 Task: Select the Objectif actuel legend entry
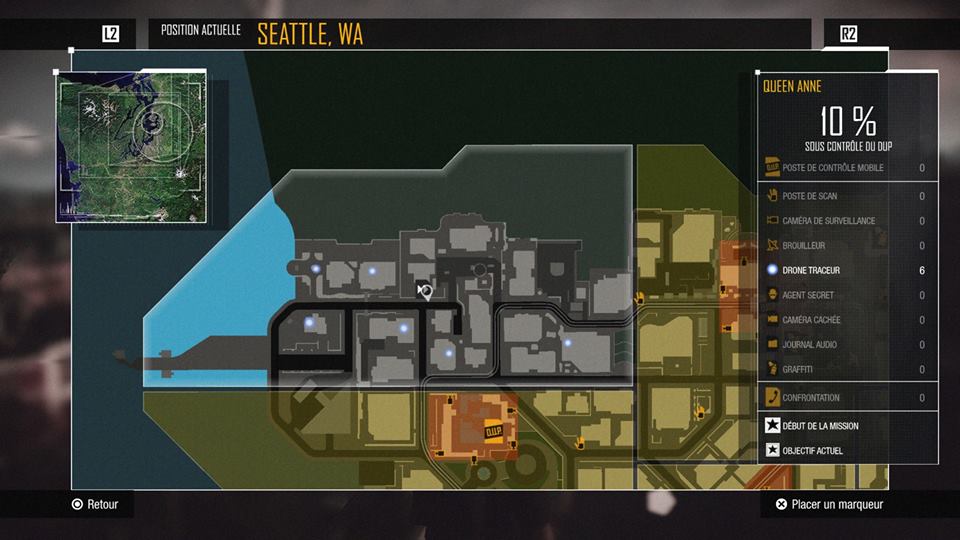click(x=812, y=451)
